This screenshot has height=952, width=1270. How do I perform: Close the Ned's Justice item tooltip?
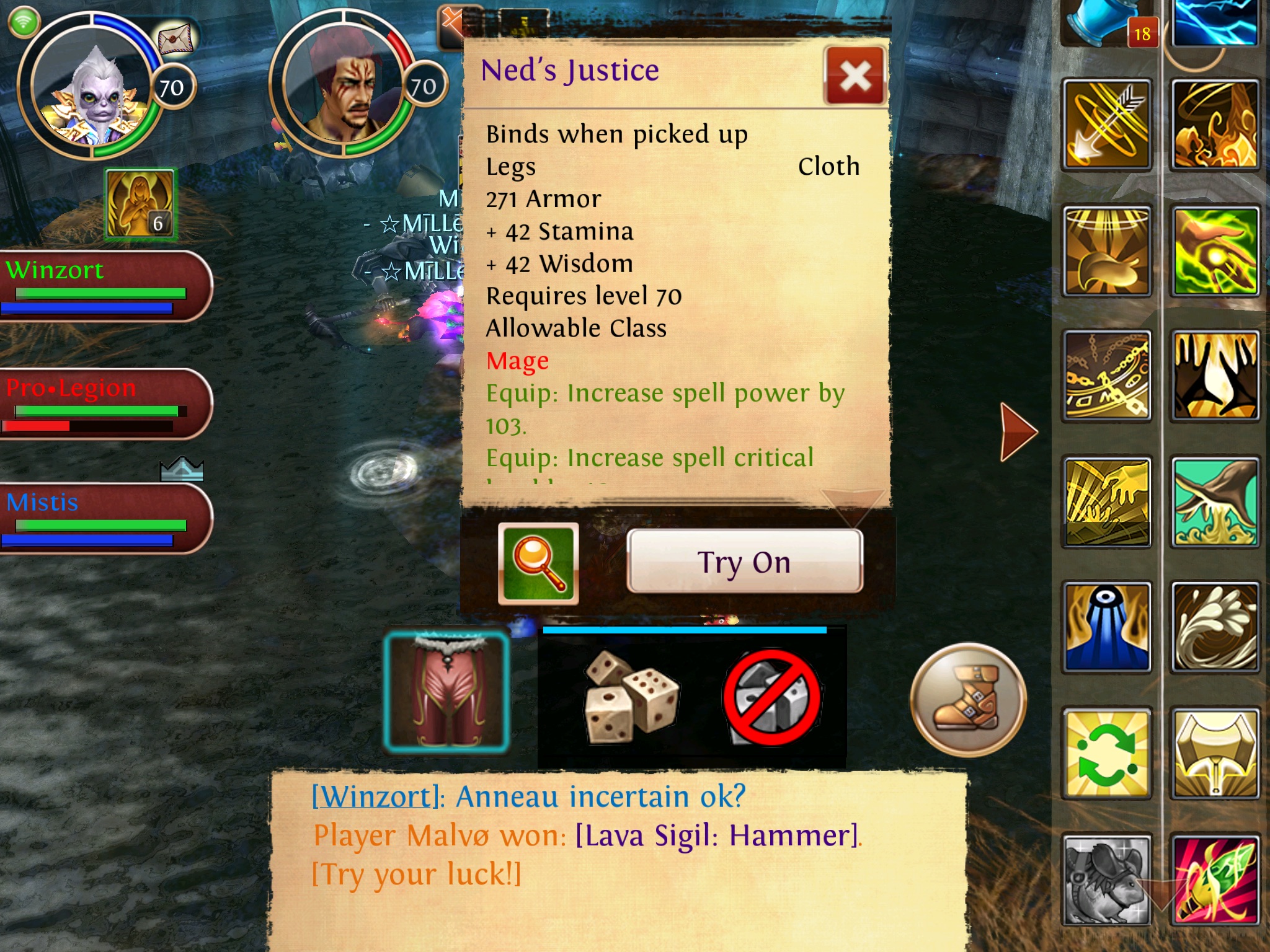point(855,76)
